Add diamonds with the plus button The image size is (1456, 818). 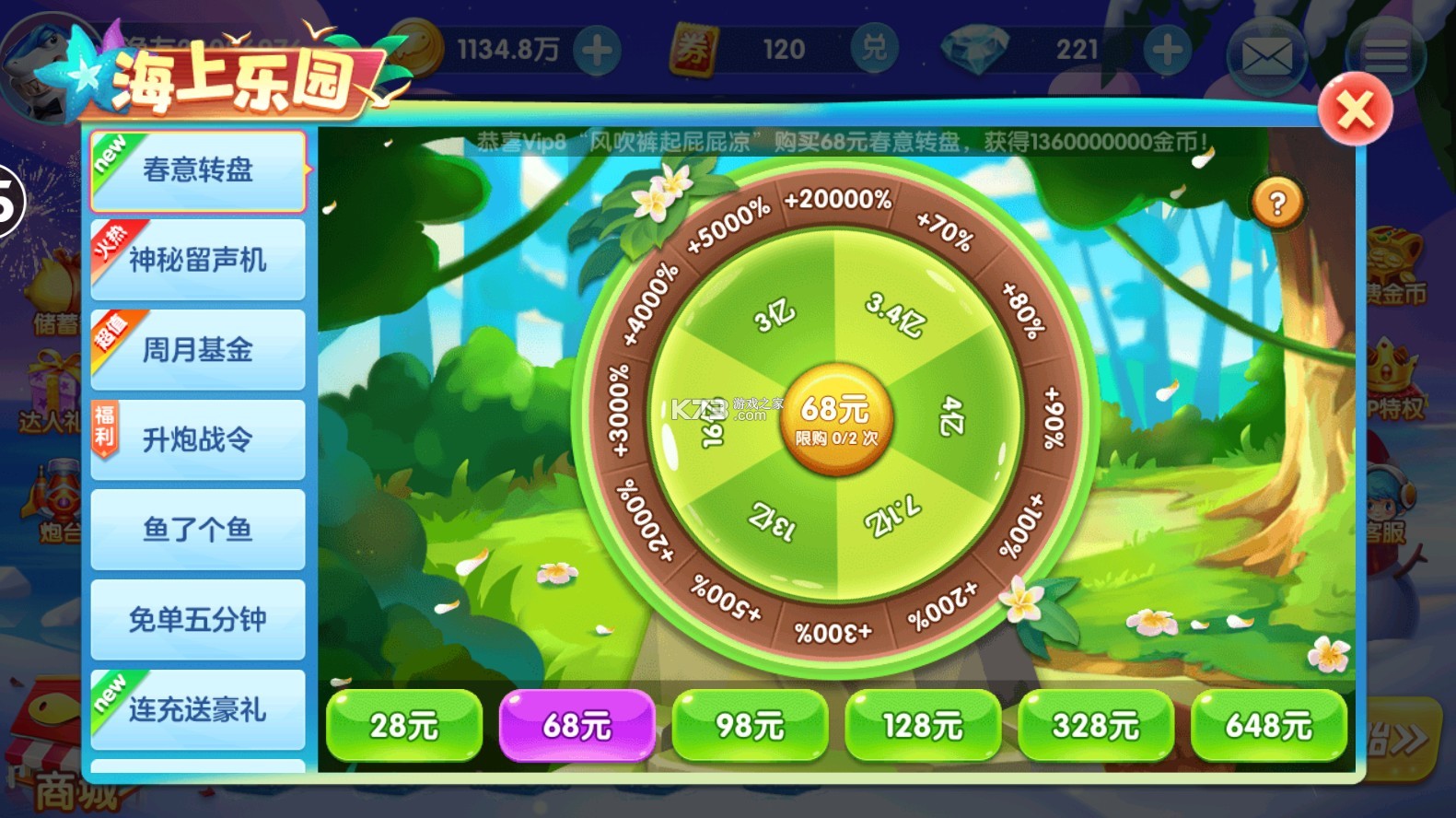tap(1167, 50)
